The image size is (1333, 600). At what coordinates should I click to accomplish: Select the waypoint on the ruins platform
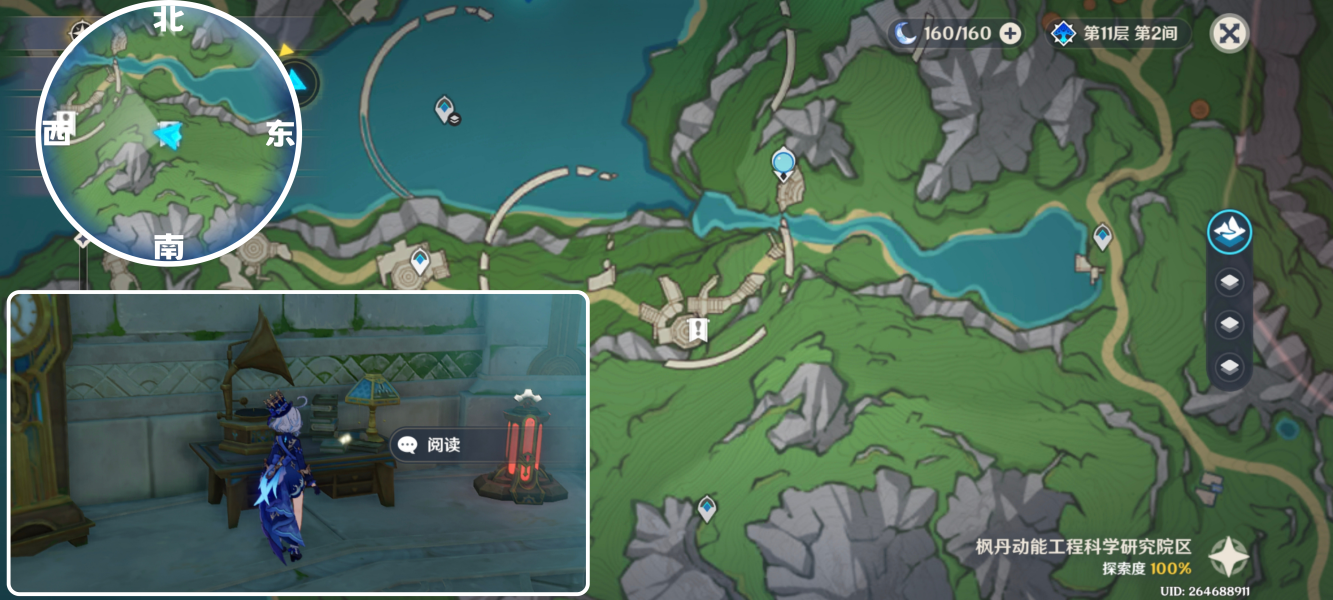[420, 262]
